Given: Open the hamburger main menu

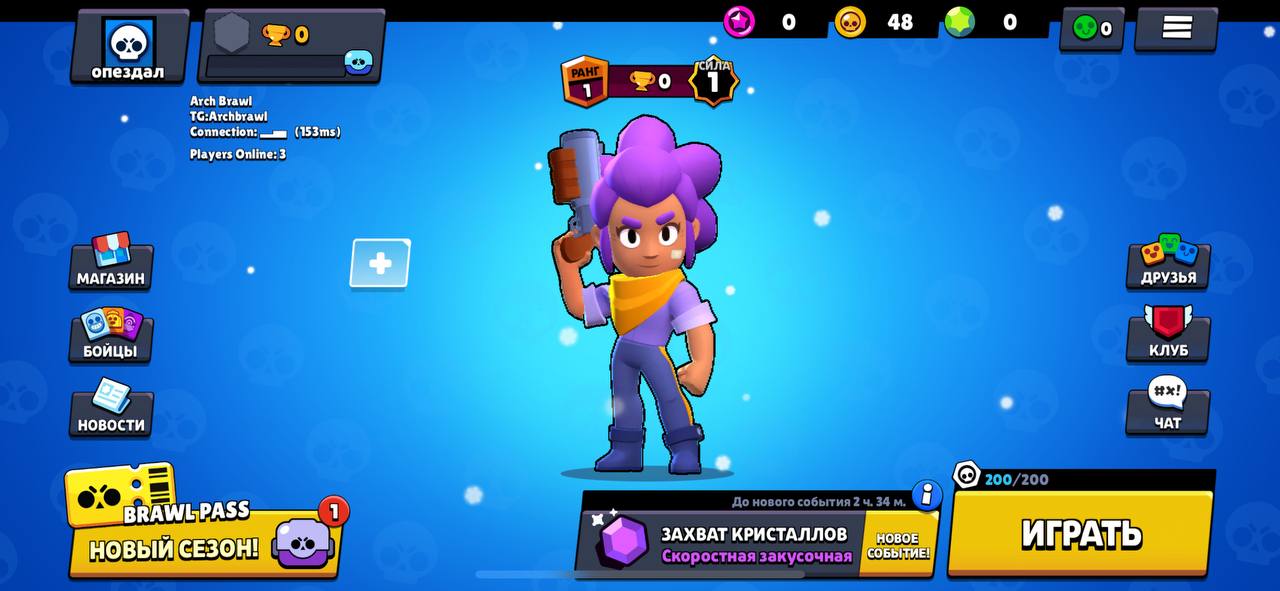Looking at the screenshot, I should tap(1176, 28).
